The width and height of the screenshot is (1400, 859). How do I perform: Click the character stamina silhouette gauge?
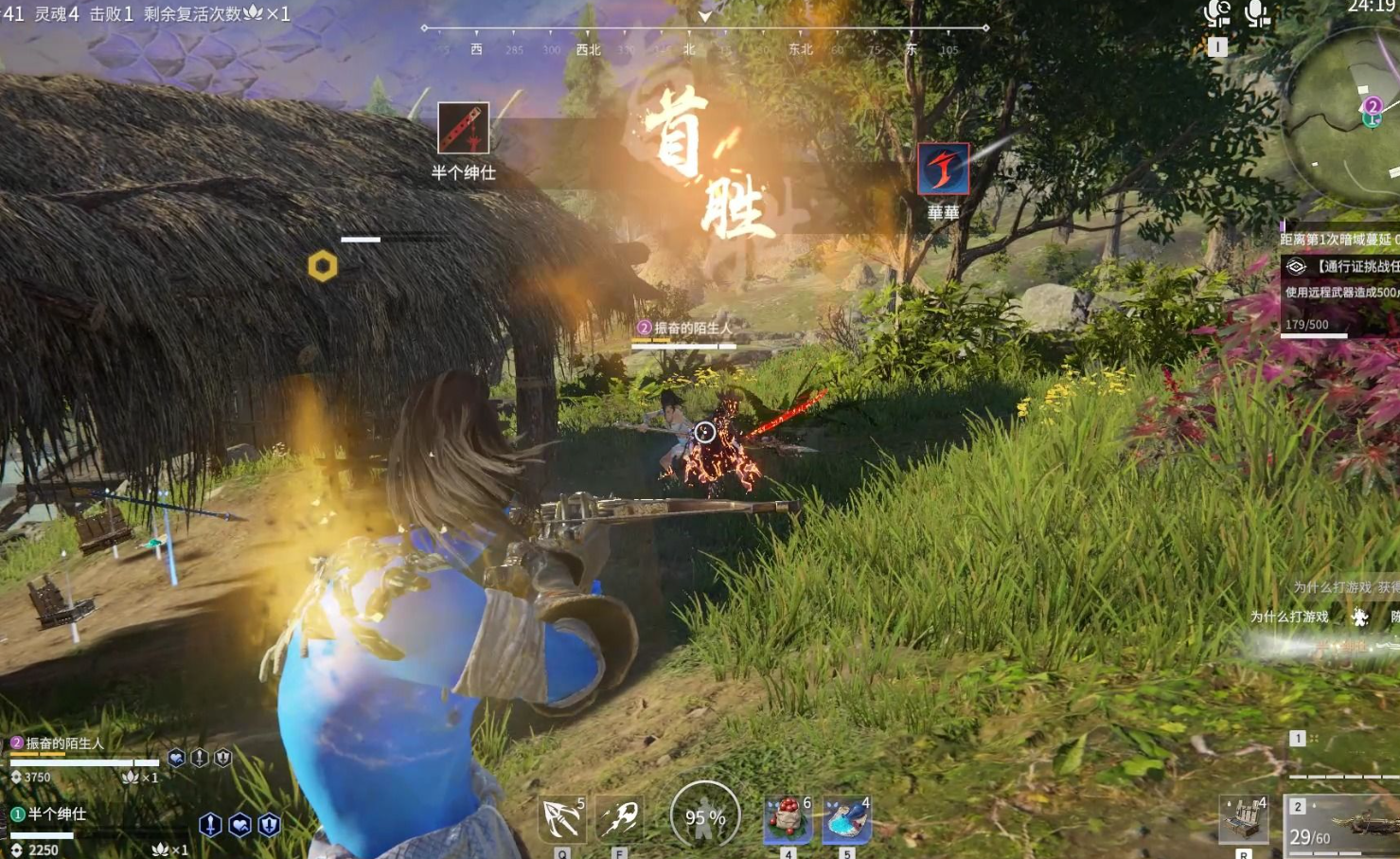tap(705, 815)
